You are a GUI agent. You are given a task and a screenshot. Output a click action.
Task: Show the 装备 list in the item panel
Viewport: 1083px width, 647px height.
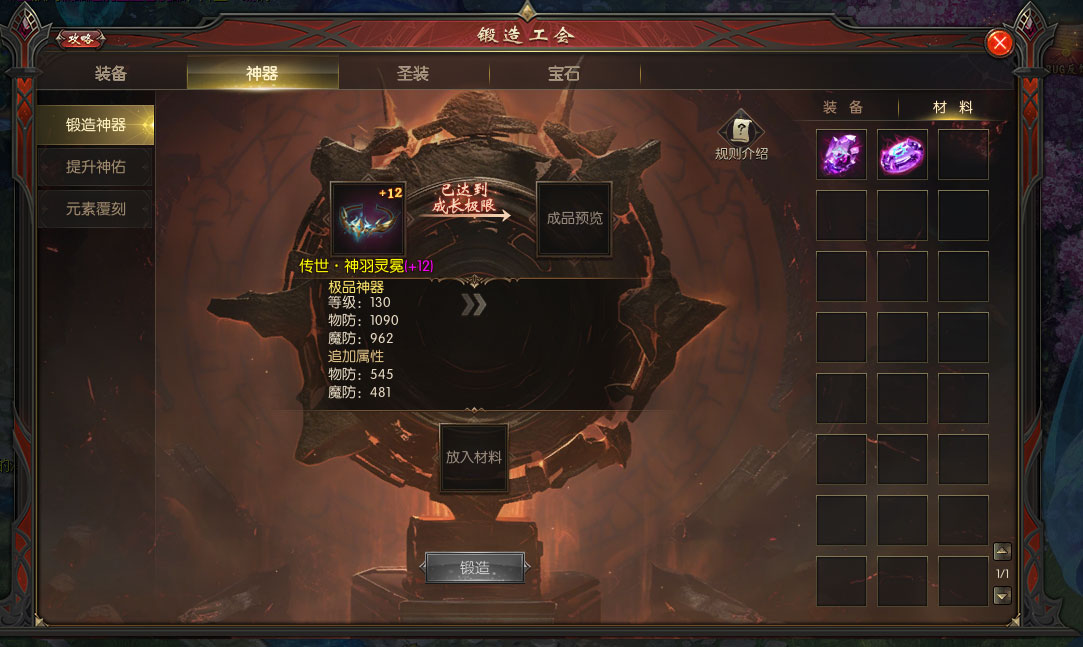point(843,108)
